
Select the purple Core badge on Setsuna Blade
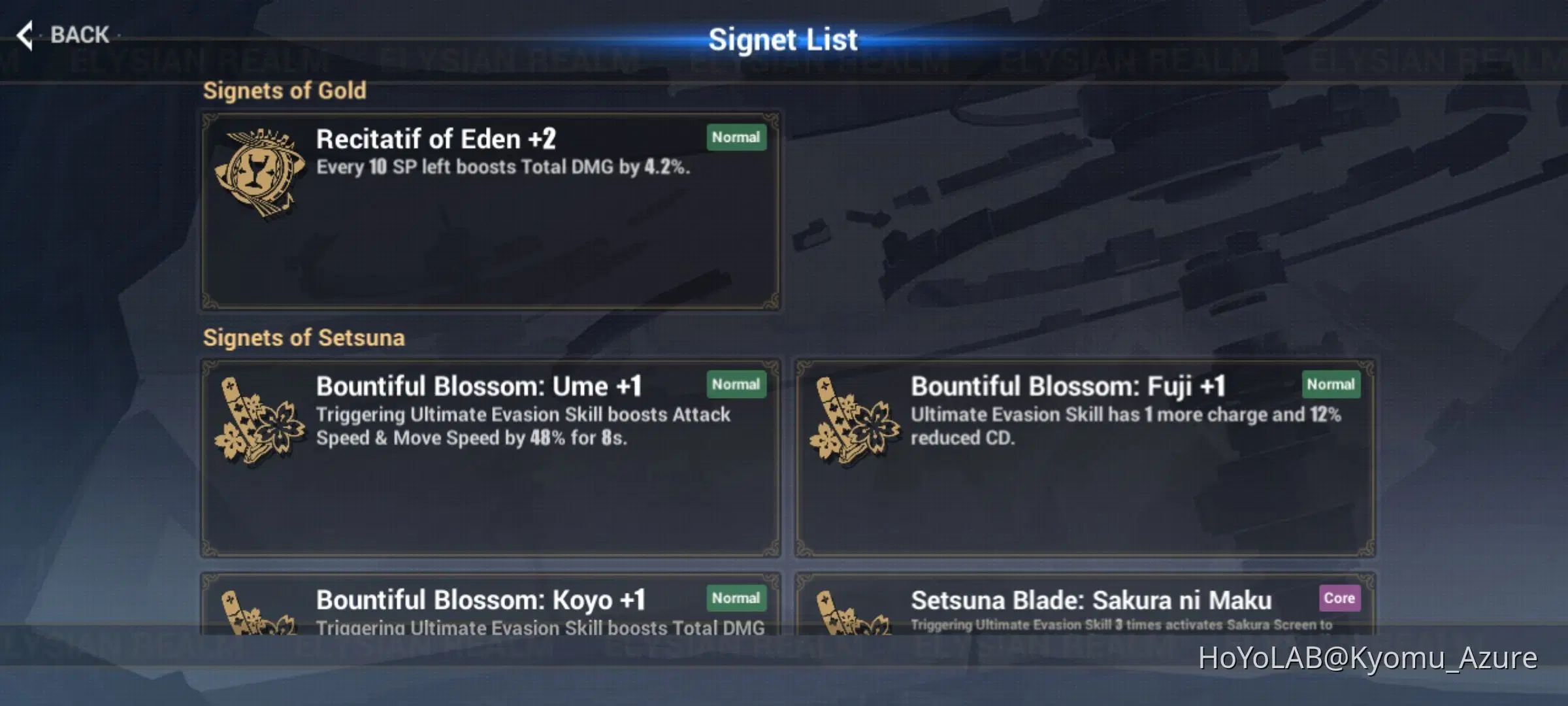(x=1339, y=598)
